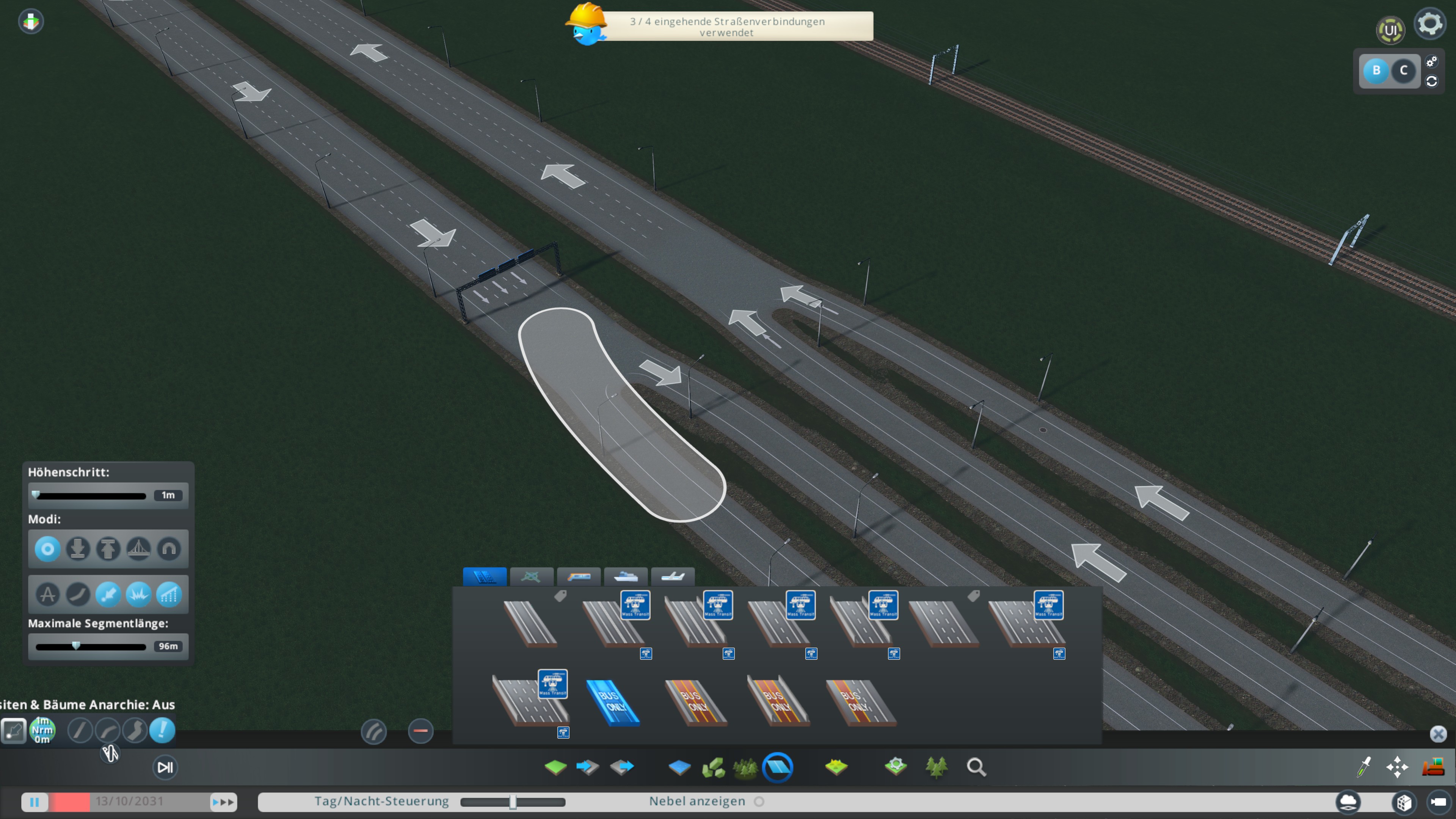Screen dimensions: 1456x819
Task: Select the BUS ONLY blue road thumbnail
Action: pyautogui.click(x=613, y=703)
